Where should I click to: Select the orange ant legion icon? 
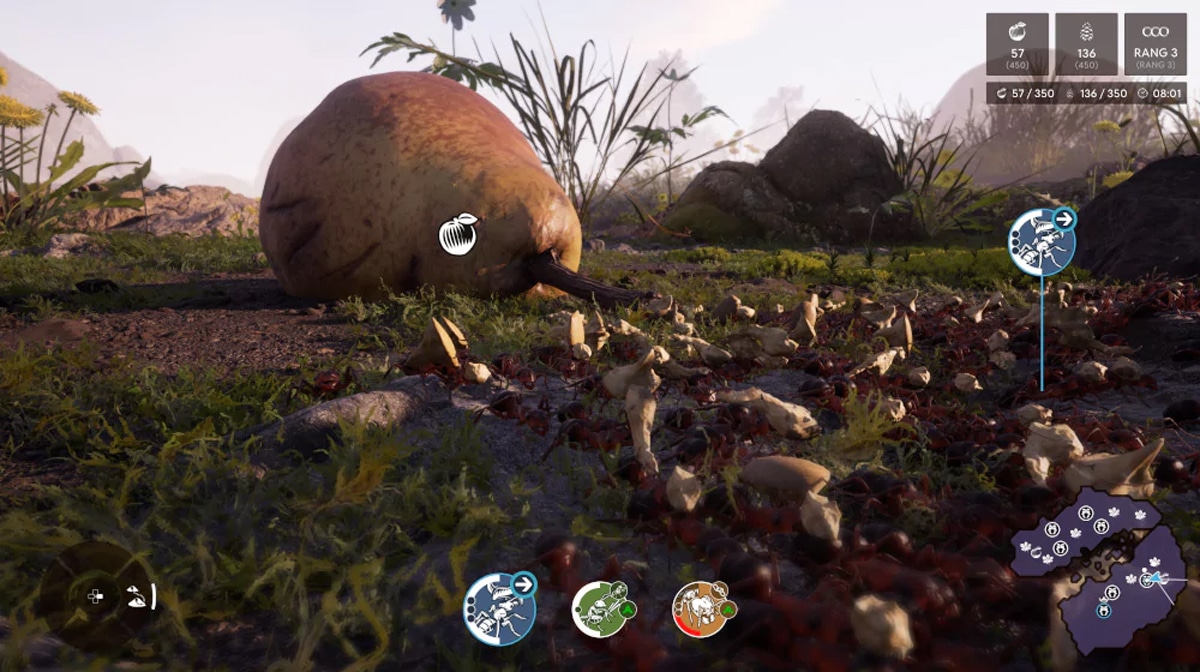point(702,608)
